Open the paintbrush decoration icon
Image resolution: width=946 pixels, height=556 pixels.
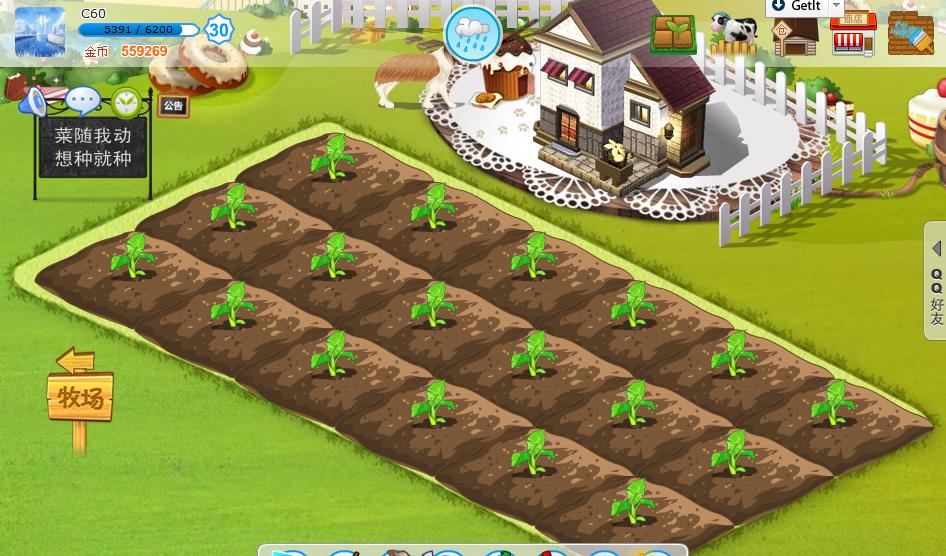910,34
